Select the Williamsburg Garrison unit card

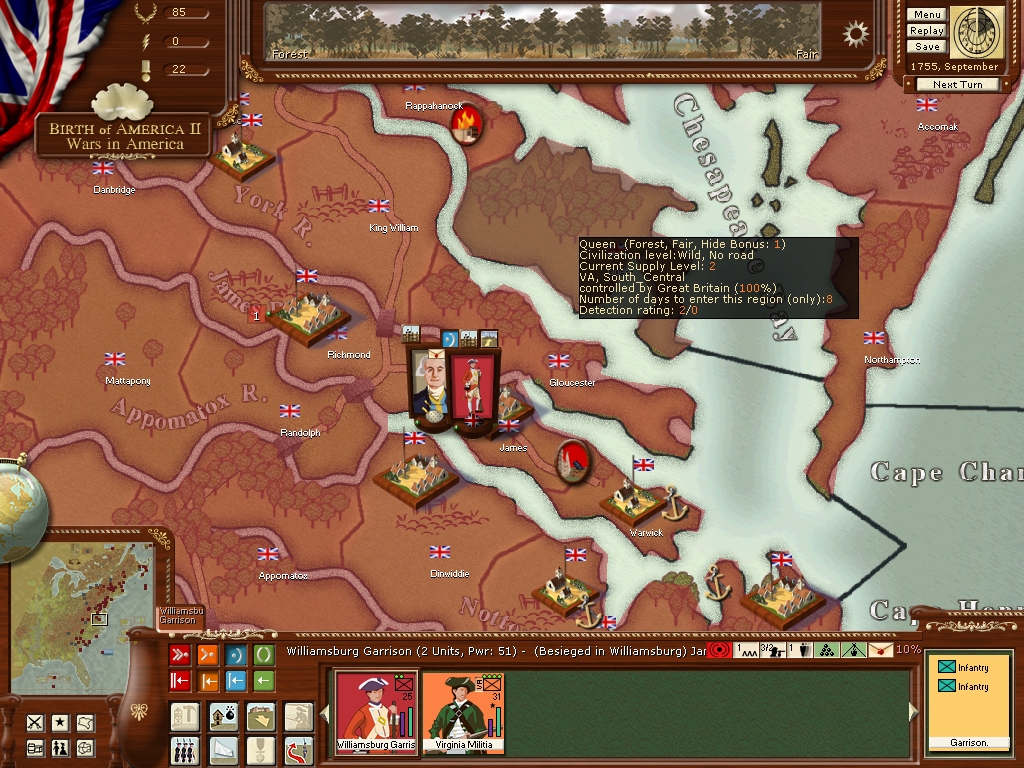tap(376, 712)
